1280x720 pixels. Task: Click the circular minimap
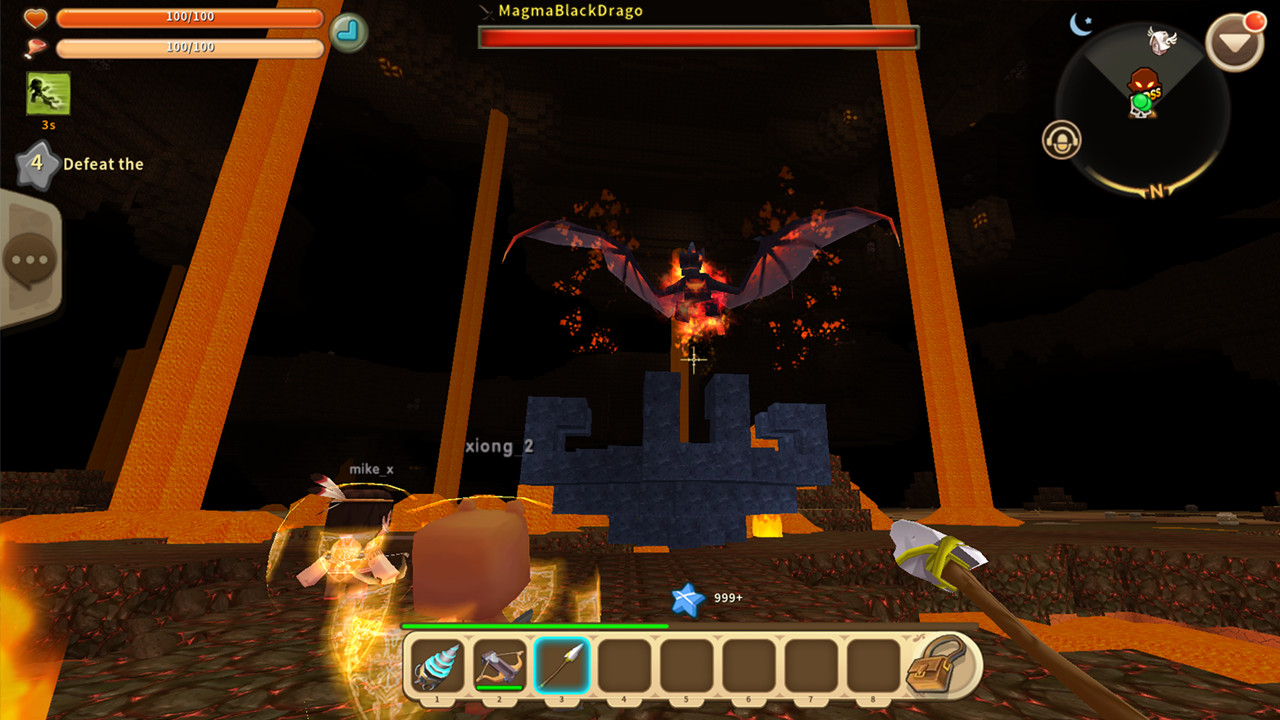click(x=1143, y=110)
